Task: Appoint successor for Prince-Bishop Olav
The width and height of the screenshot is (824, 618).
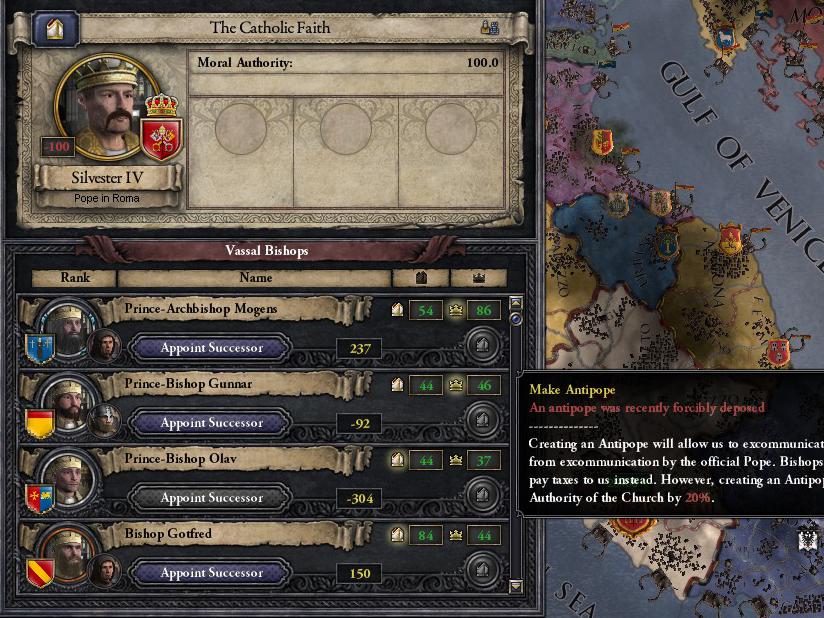Action: click(212, 498)
